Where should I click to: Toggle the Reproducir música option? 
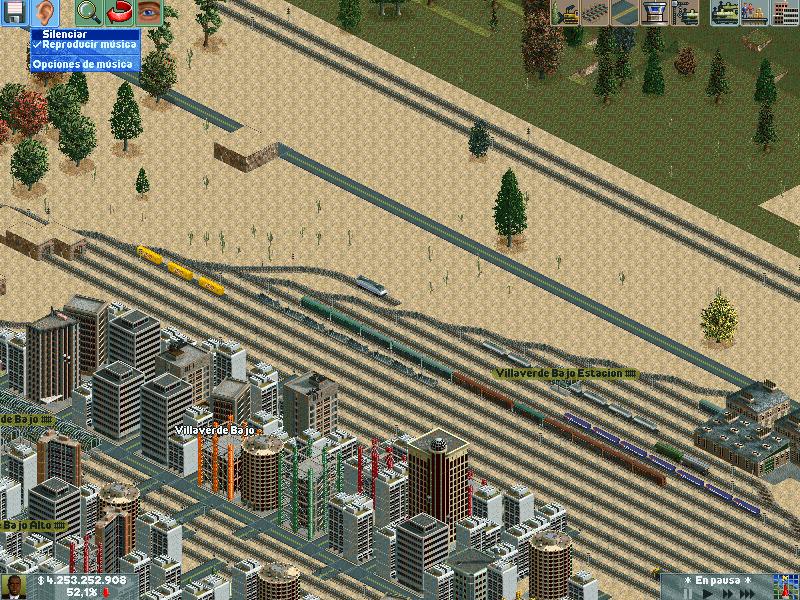[x=84, y=46]
